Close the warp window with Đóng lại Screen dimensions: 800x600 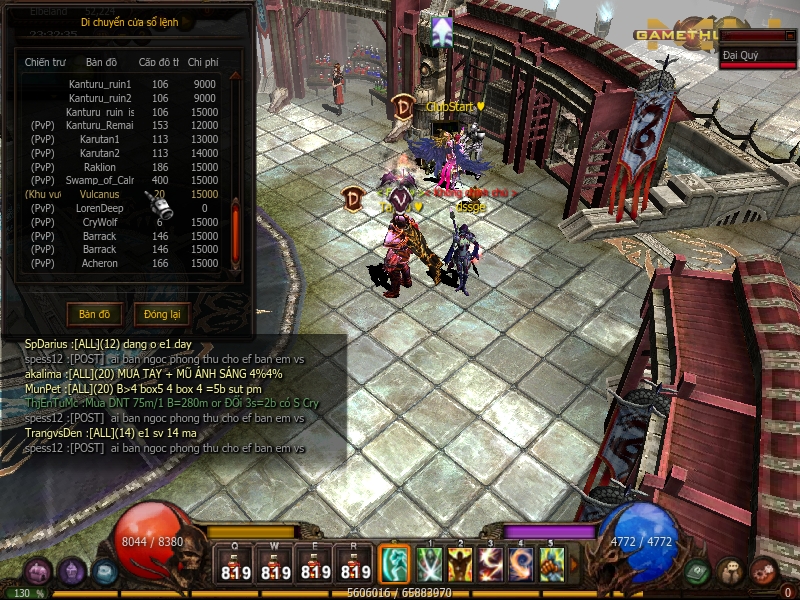(x=161, y=314)
